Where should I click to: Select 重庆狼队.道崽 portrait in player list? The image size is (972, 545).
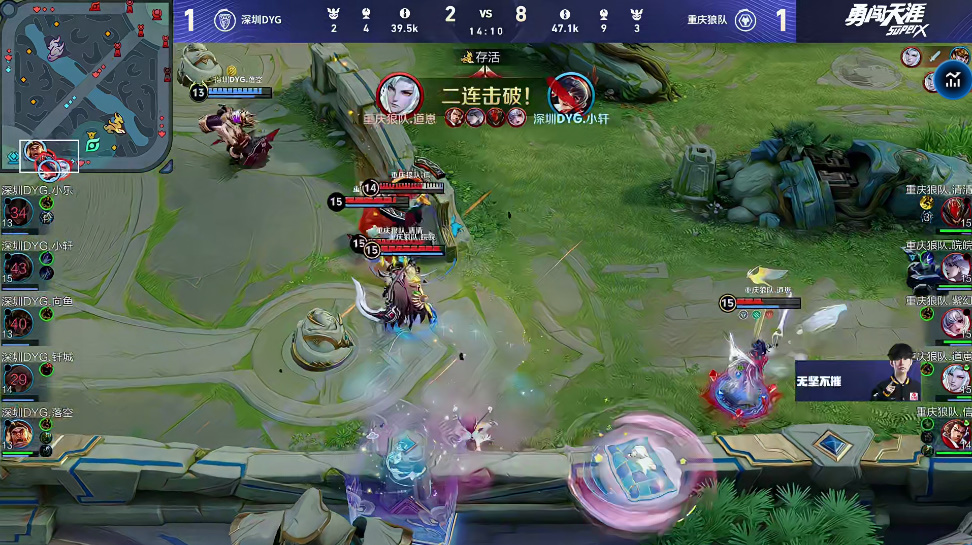(x=957, y=379)
